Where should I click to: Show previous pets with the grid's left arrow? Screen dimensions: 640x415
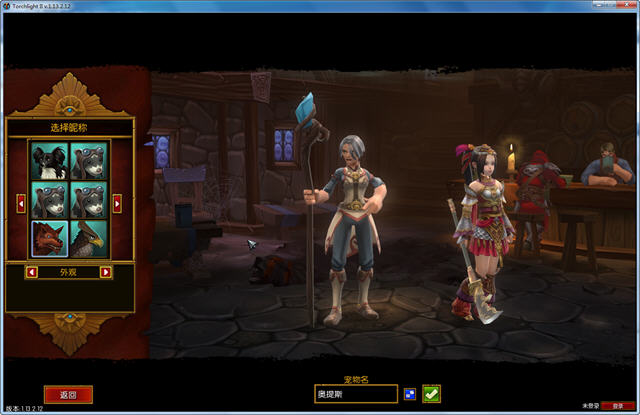22,203
